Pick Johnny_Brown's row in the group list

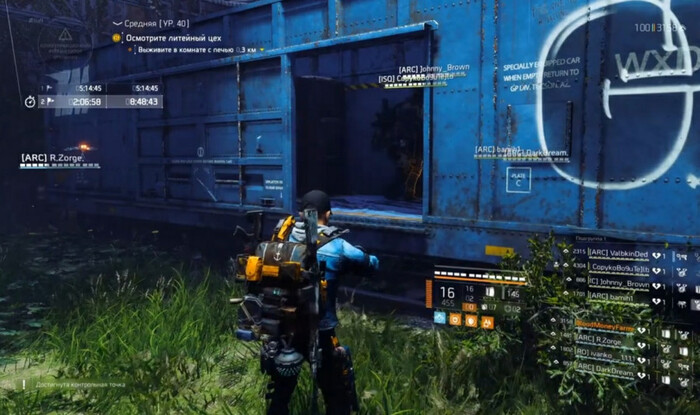pyautogui.click(x=618, y=284)
